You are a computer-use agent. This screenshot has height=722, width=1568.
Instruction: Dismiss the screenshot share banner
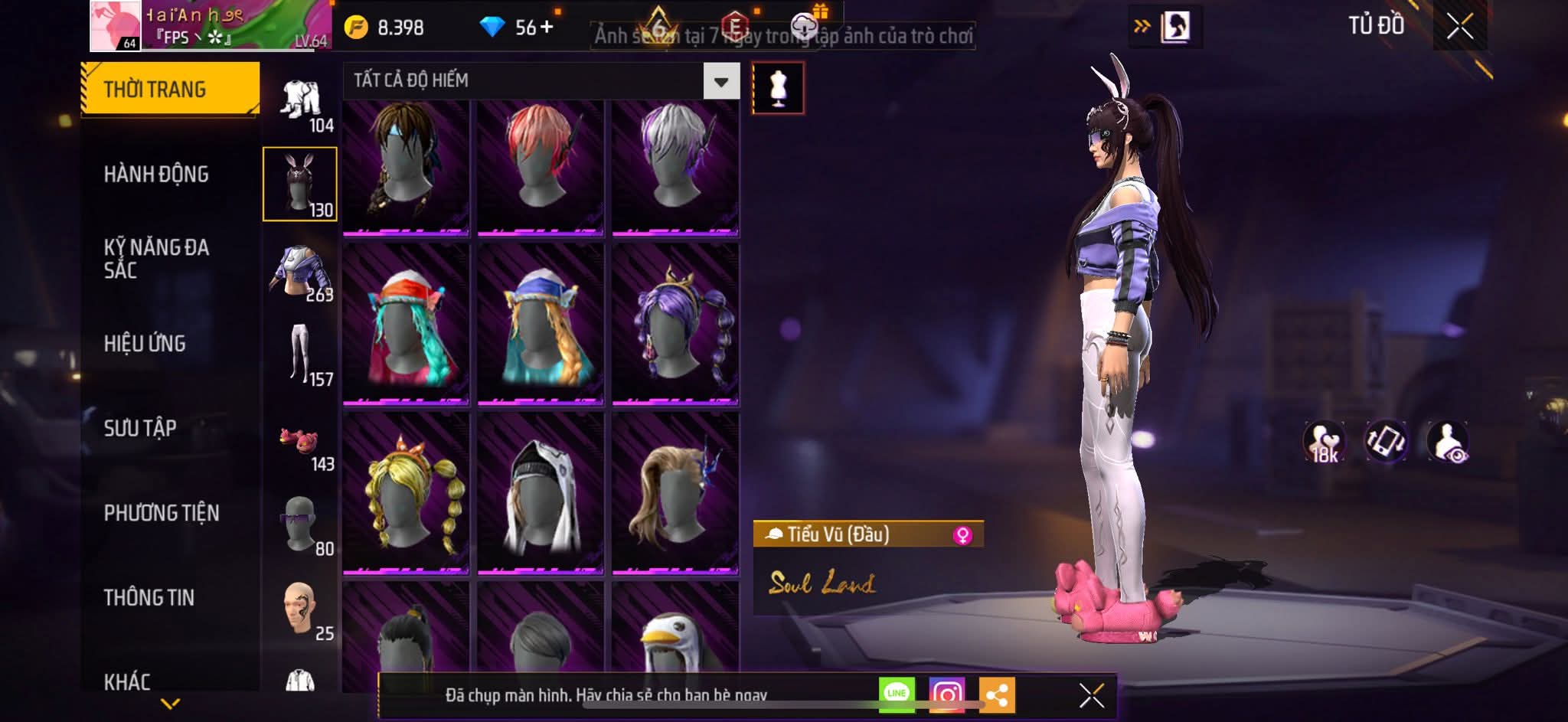(1091, 695)
